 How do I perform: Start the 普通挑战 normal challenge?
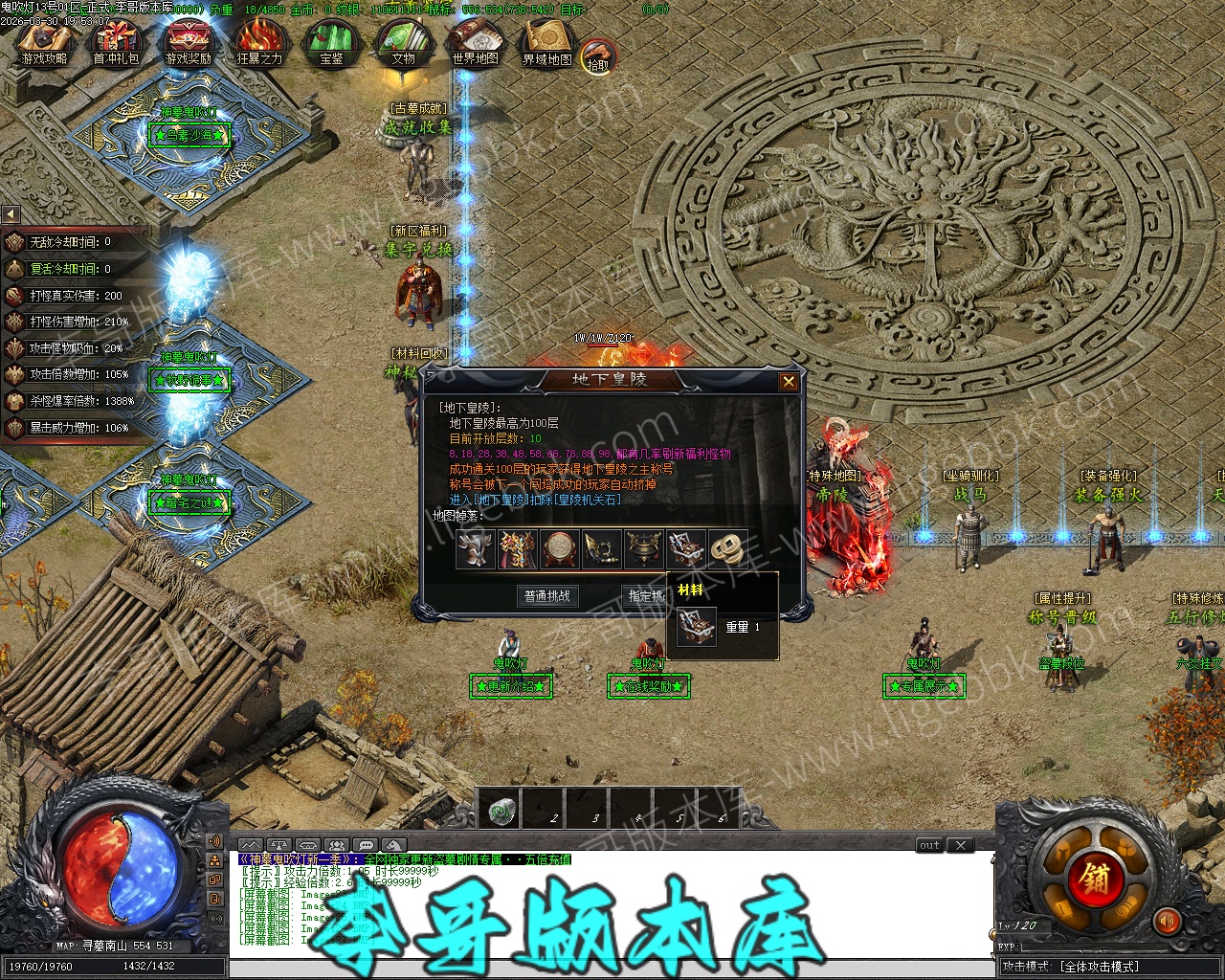pyautogui.click(x=547, y=596)
